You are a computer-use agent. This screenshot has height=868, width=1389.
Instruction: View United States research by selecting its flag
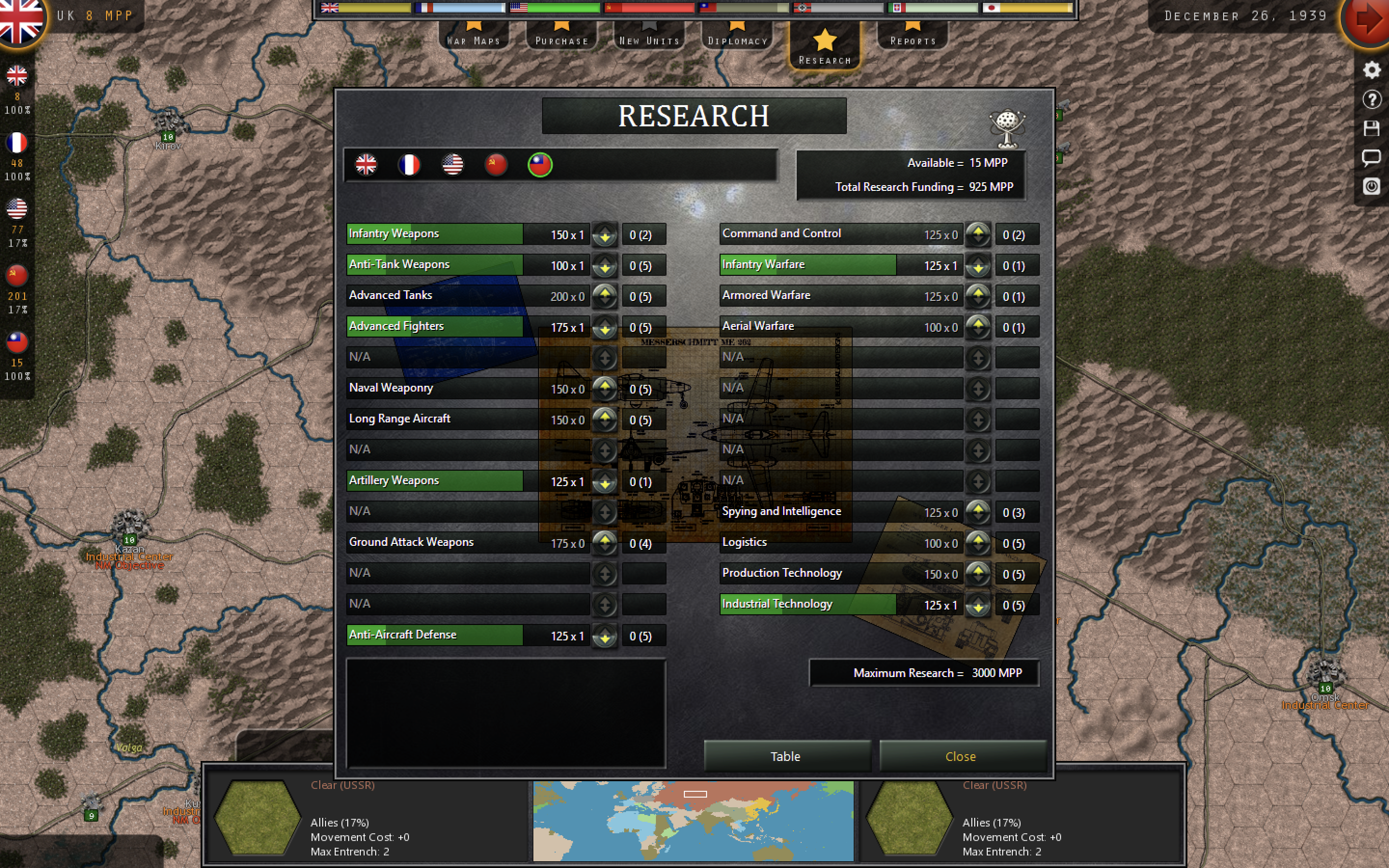453,165
